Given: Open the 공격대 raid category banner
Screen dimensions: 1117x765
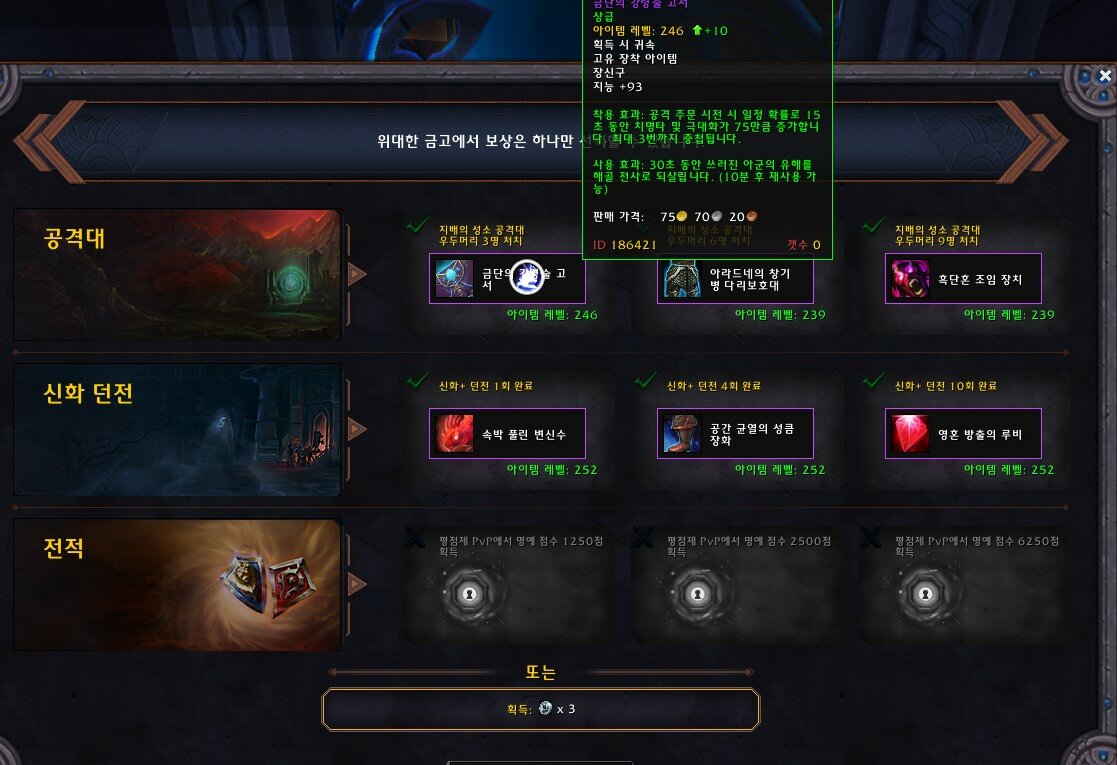Looking at the screenshot, I should click(177, 274).
